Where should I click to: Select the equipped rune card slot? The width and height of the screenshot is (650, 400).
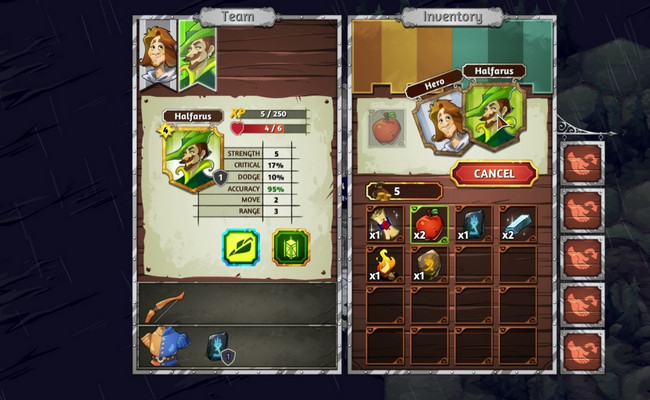click(x=220, y=346)
